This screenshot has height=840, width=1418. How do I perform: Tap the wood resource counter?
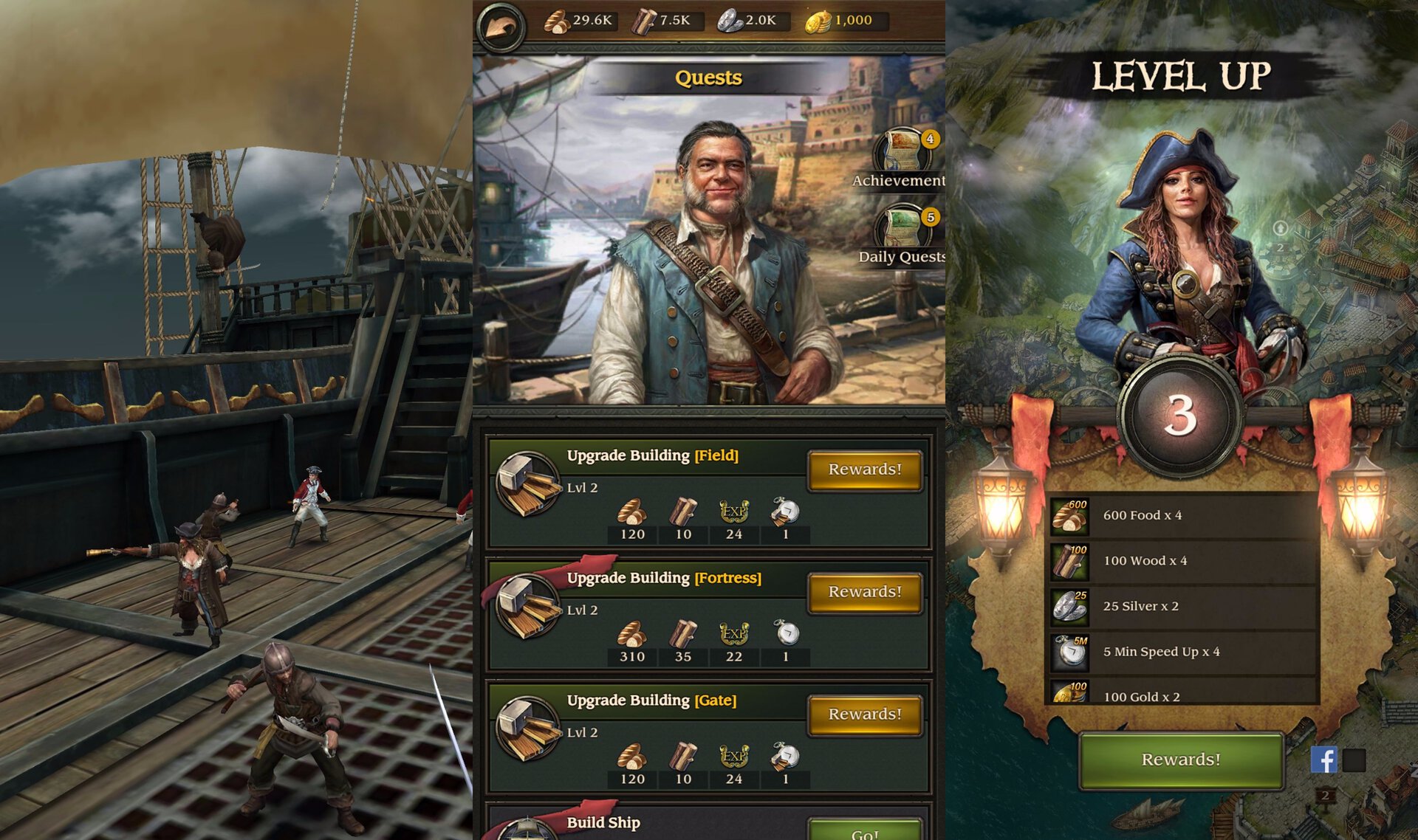662,21
